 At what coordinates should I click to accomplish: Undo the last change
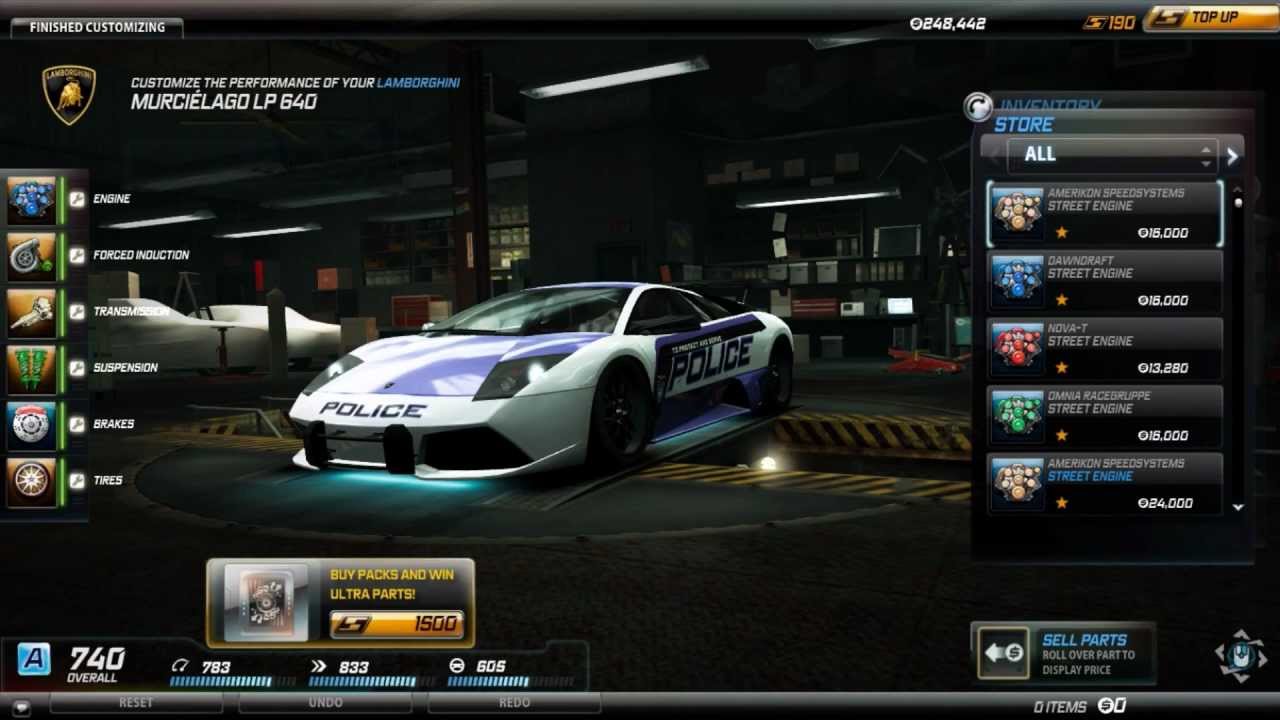(326, 703)
